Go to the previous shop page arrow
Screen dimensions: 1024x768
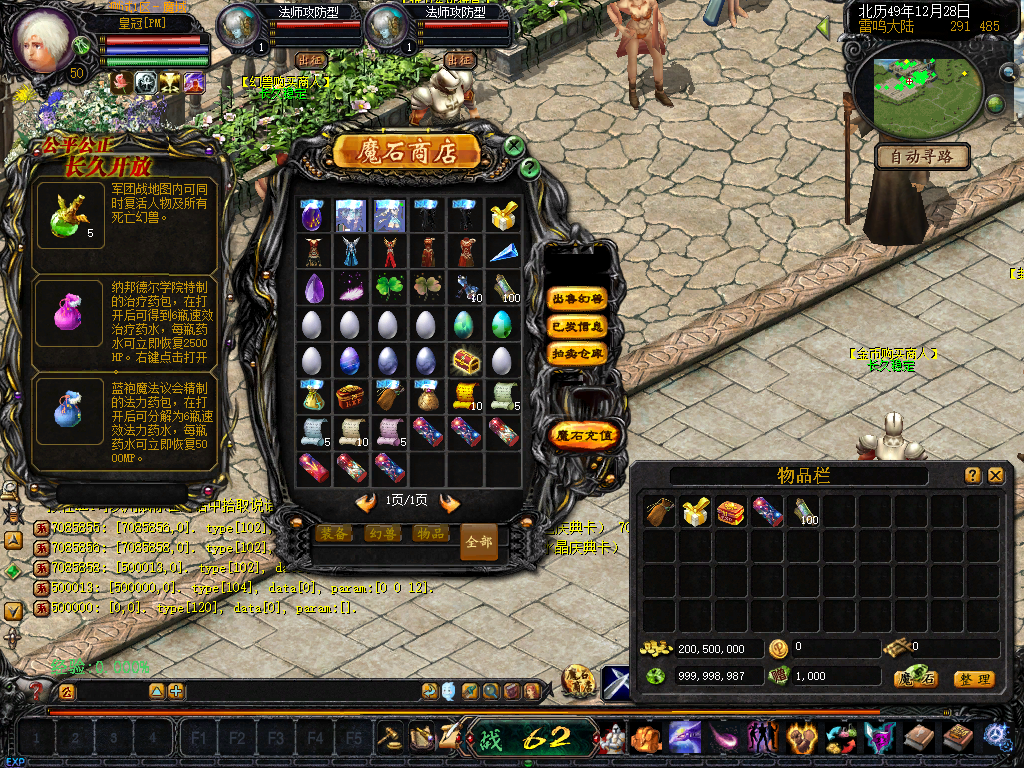(367, 502)
